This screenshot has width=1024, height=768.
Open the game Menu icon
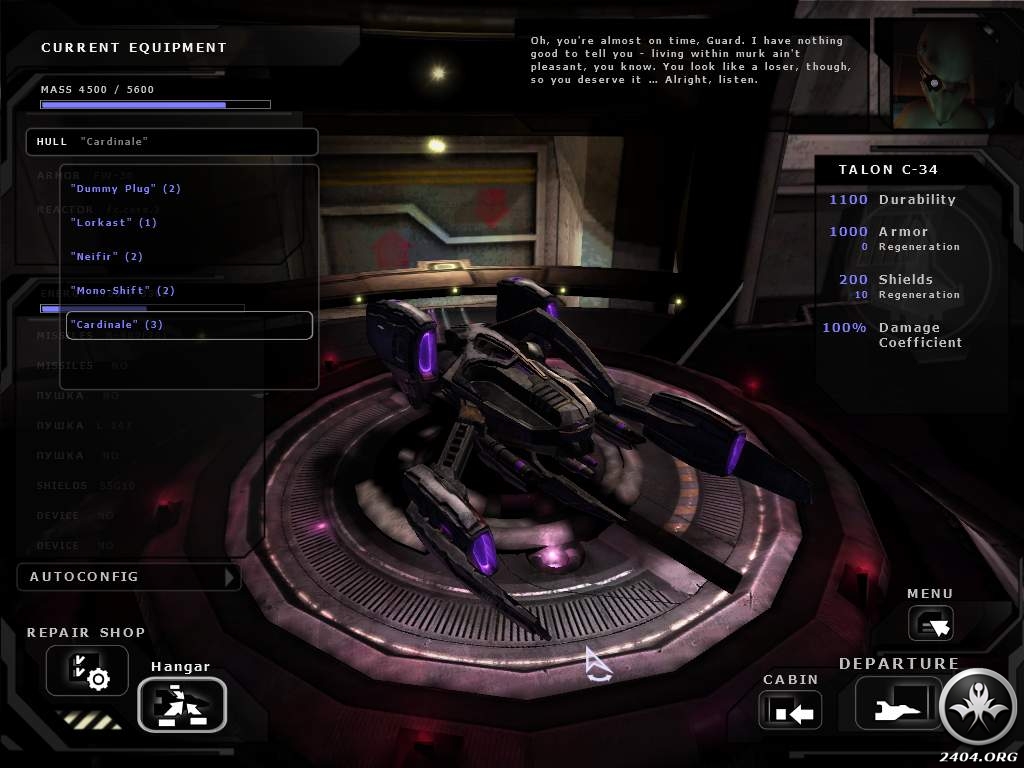(x=930, y=624)
